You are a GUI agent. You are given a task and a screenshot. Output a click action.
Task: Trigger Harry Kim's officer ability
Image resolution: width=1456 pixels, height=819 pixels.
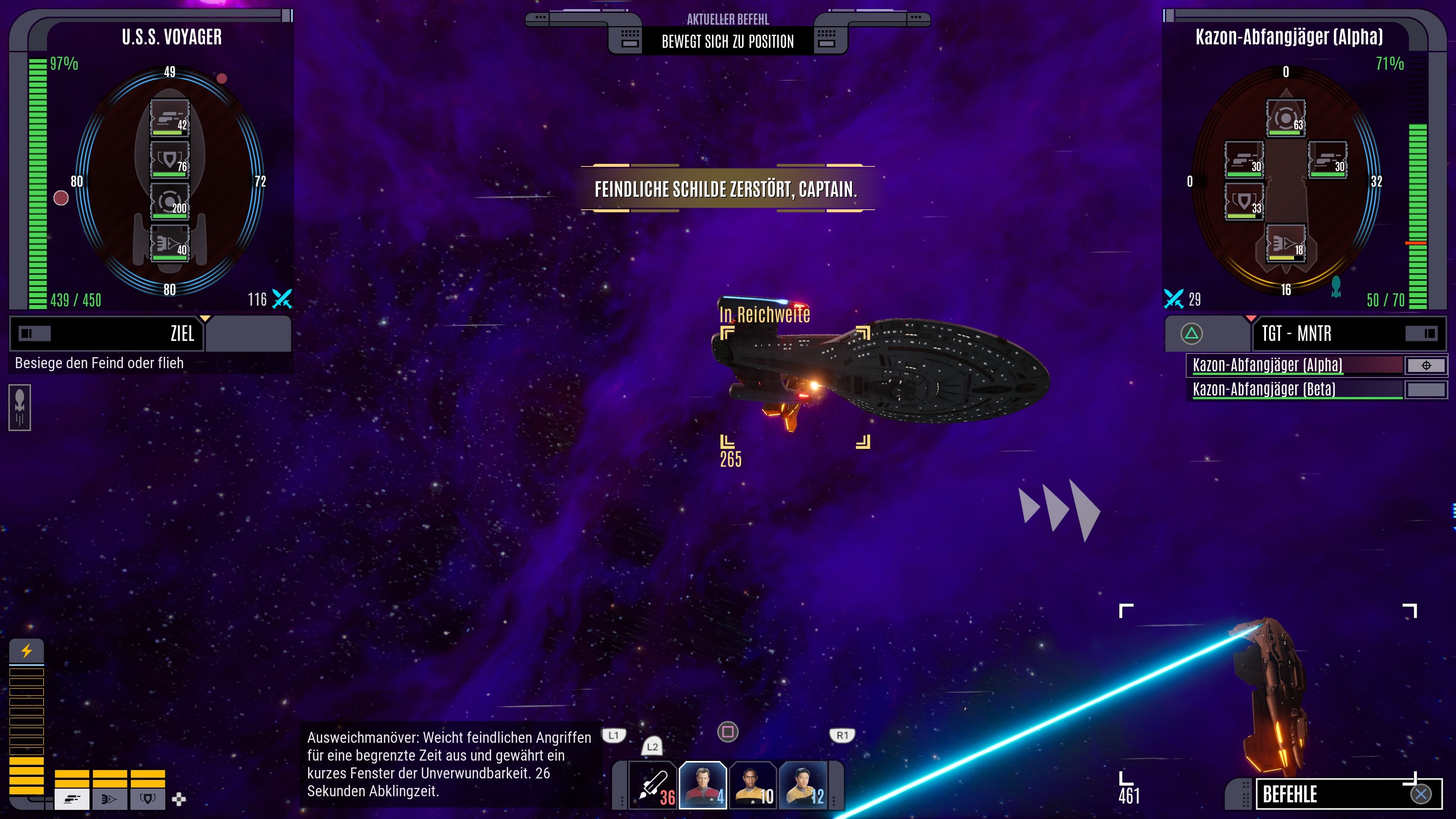coord(803,784)
